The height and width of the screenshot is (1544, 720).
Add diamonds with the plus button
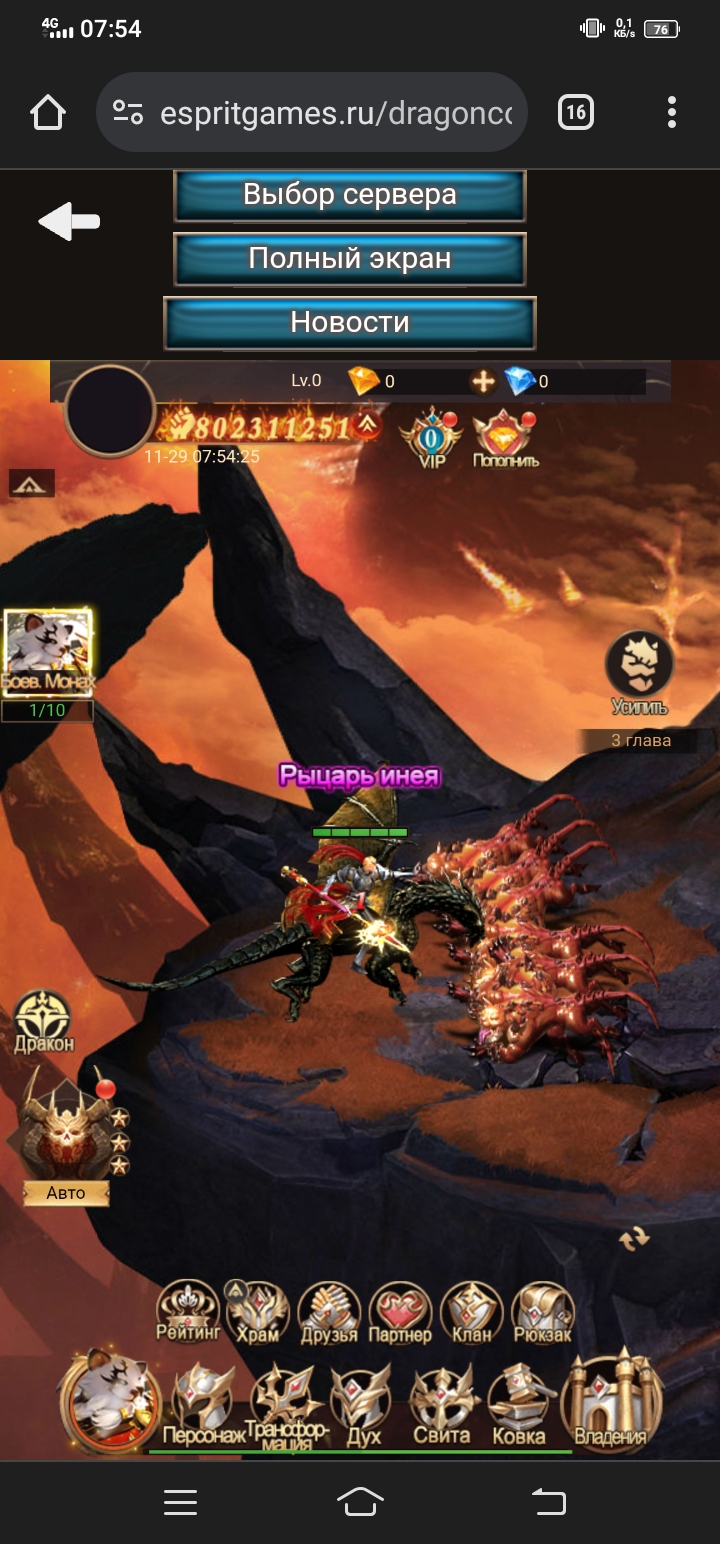pos(484,381)
